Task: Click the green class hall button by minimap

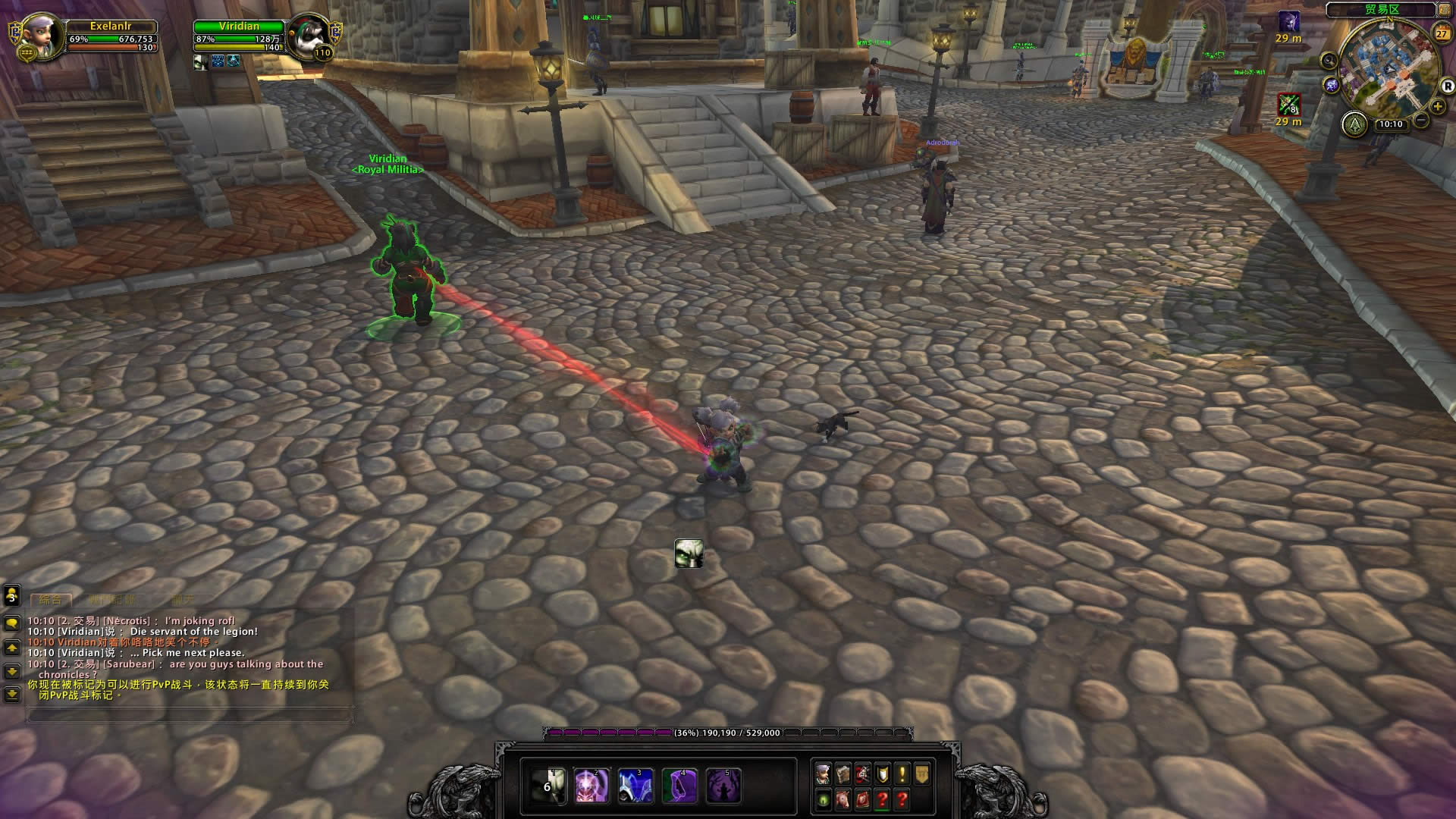Action: pyautogui.click(x=1354, y=124)
